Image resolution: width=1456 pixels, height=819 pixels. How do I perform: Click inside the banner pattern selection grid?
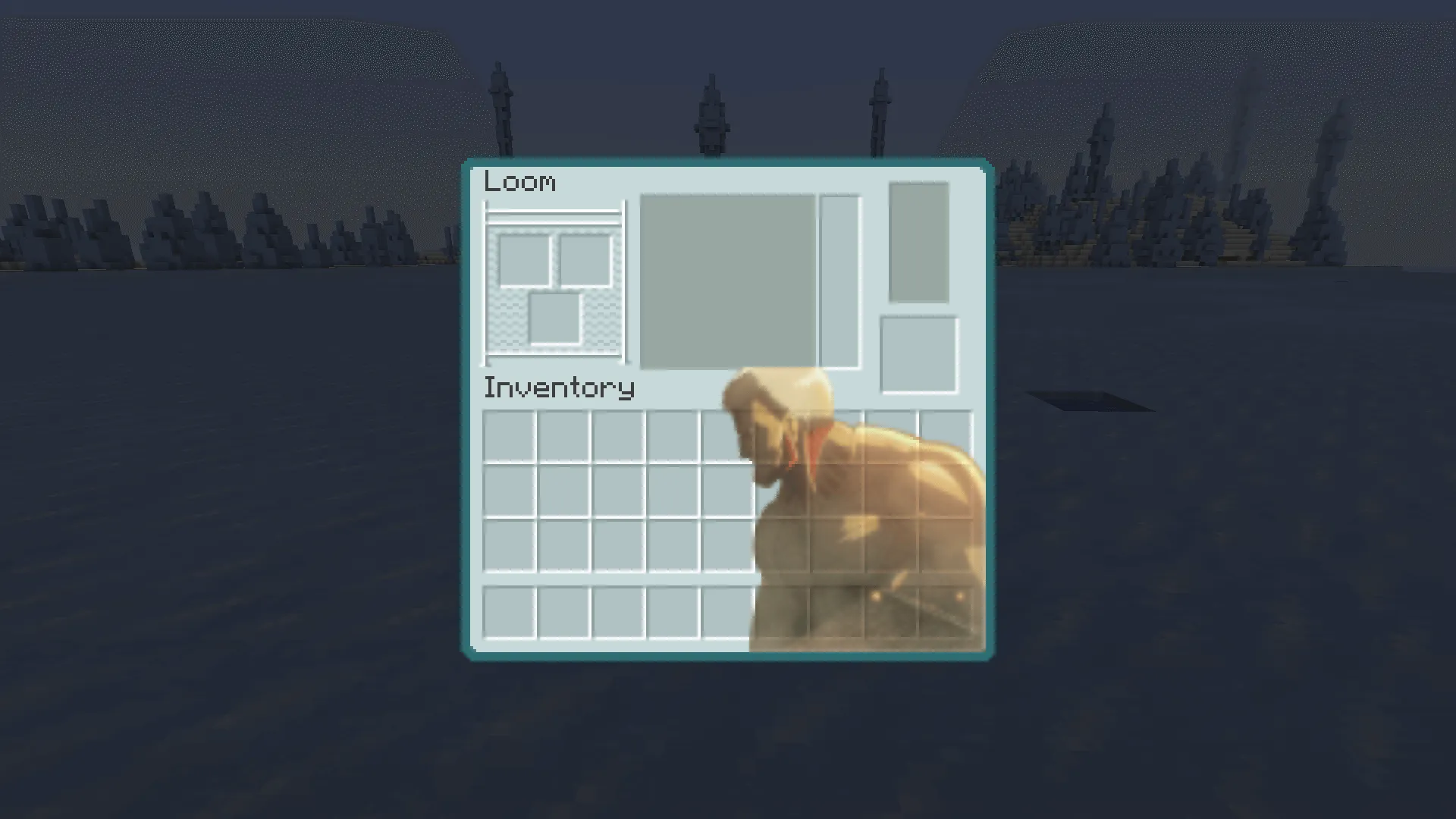[x=728, y=281]
